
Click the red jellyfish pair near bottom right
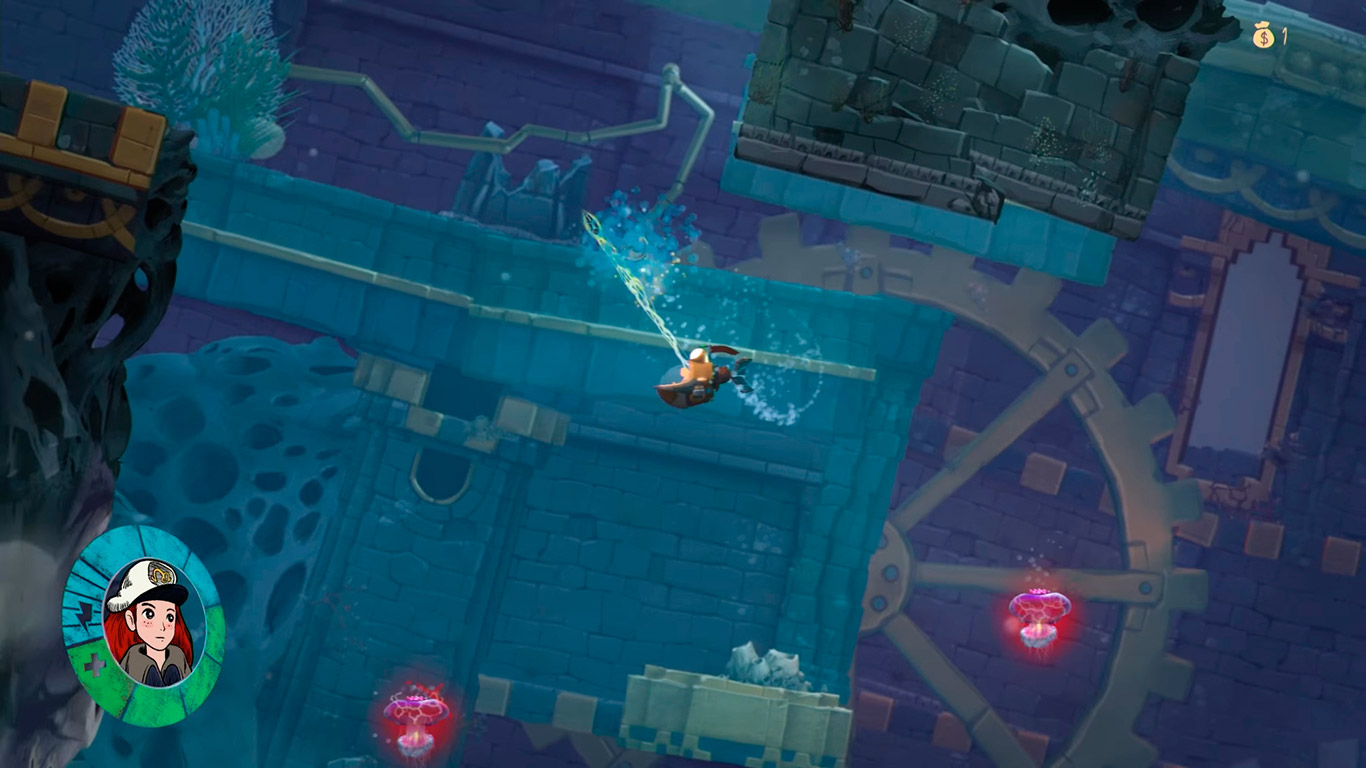pyautogui.click(x=1040, y=615)
